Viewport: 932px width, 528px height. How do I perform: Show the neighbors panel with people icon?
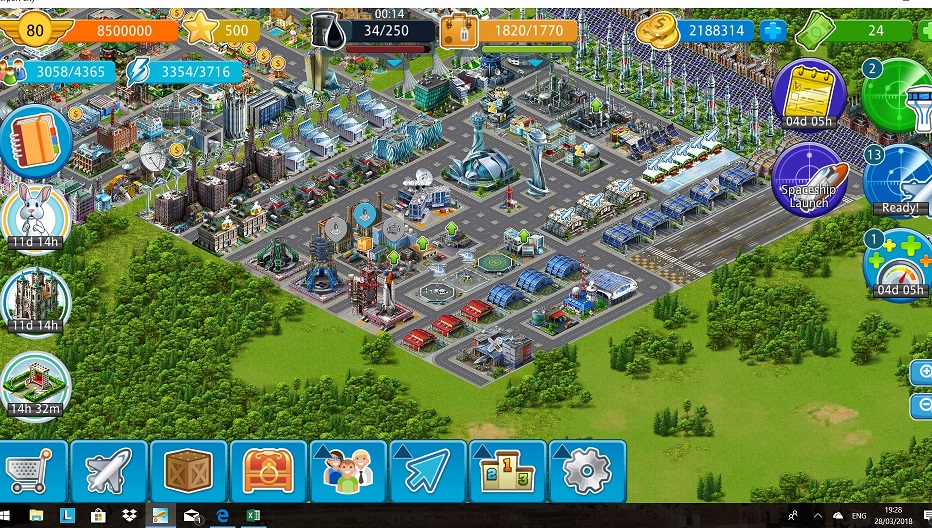click(x=348, y=470)
